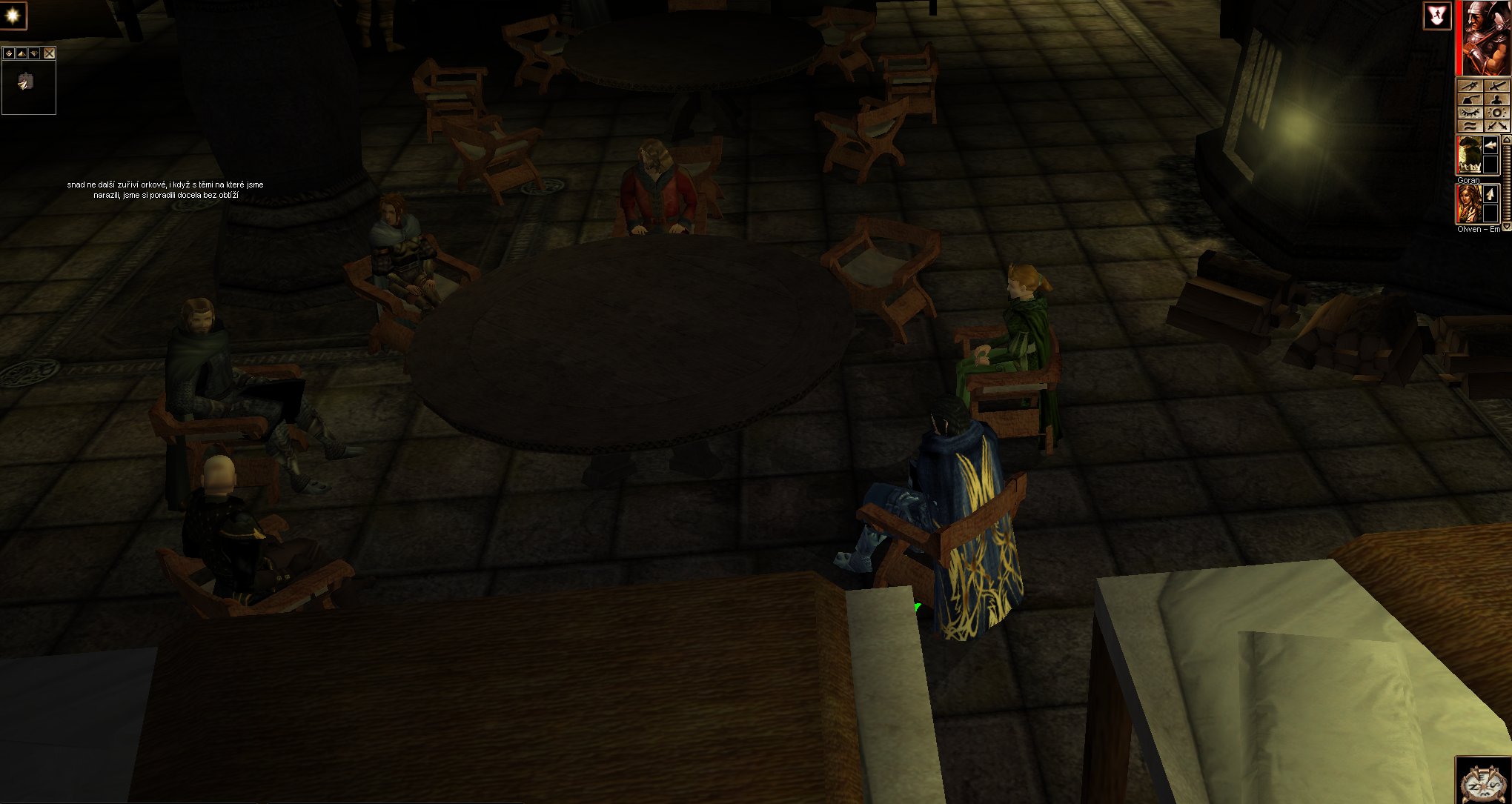The width and height of the screenshot is (1512, 804).
Task: Close the minimap panel with the X button
Action: coord(49,53)
